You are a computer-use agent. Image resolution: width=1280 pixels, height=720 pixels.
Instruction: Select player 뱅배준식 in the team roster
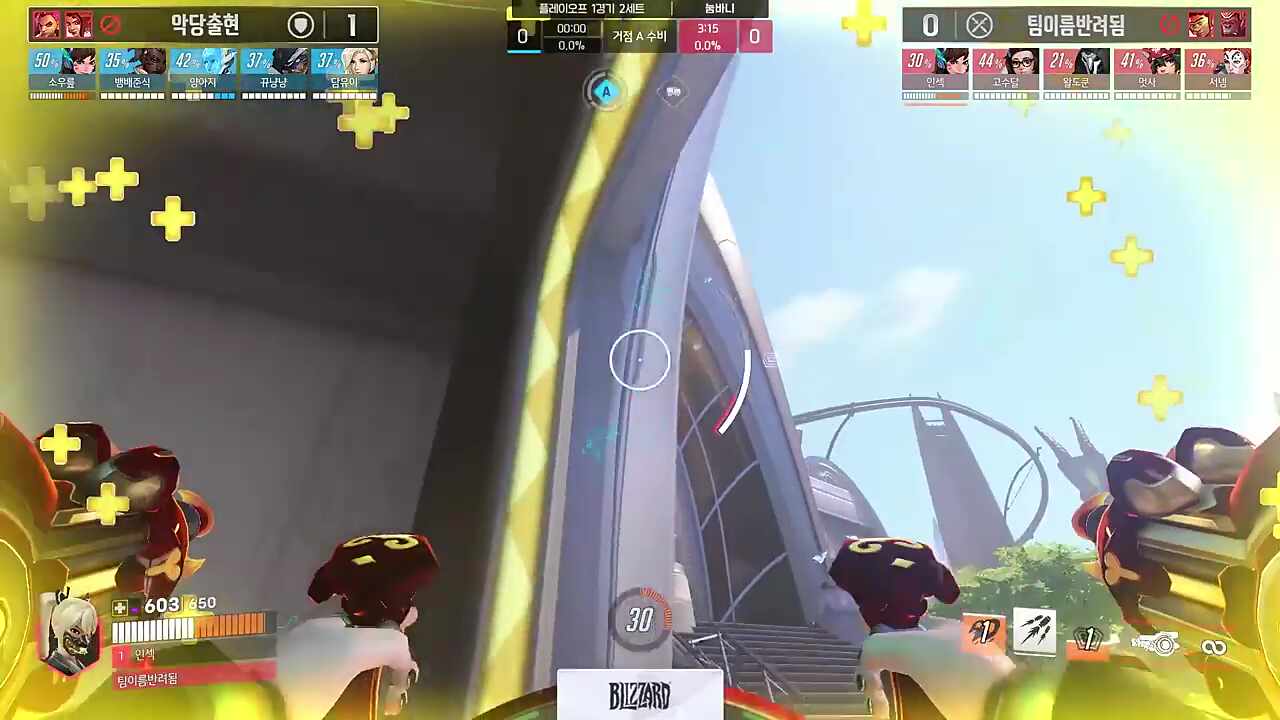[x=133, y=72]
